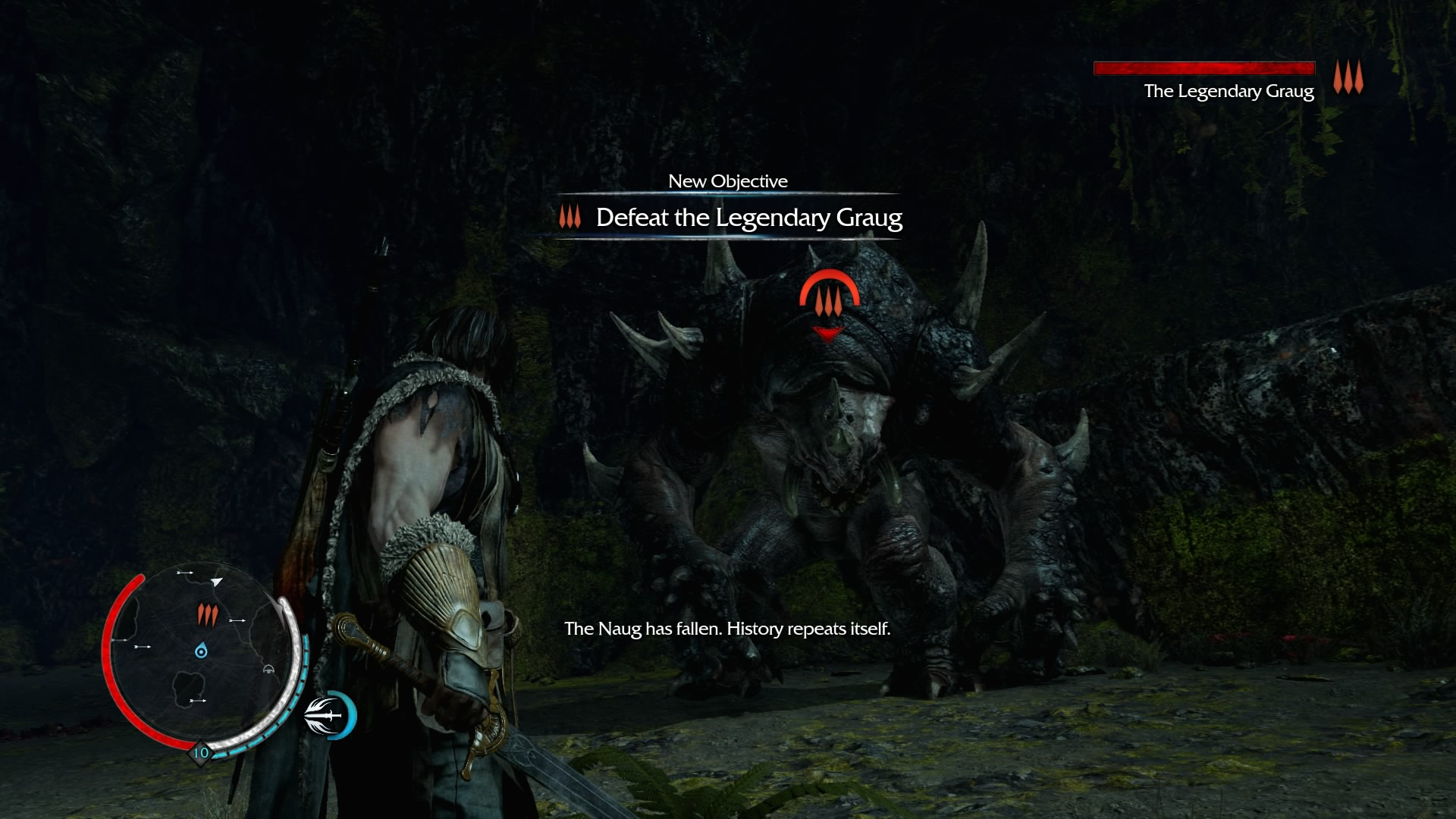Click the claw mission marker on the minimap

tap(207, 613)
